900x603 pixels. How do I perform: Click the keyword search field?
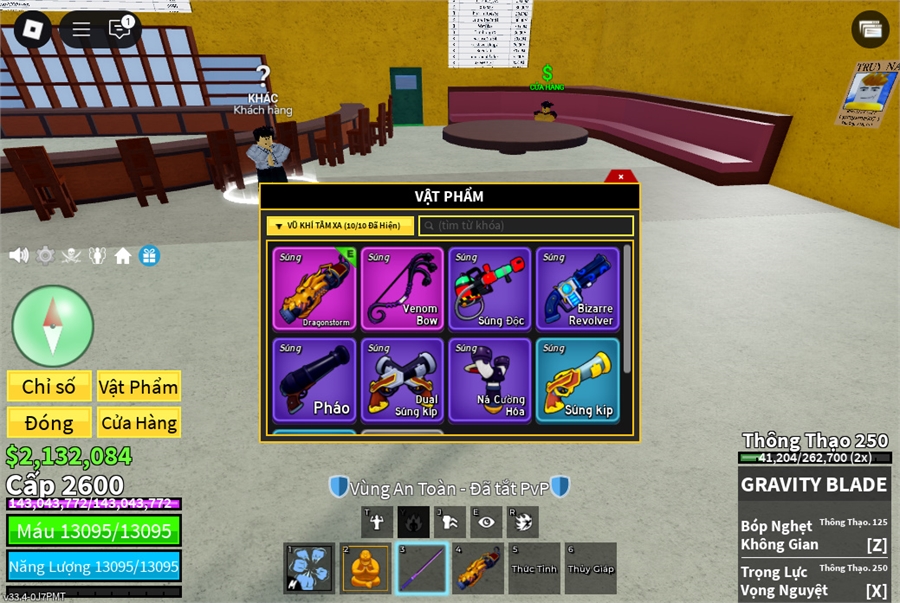526,226
